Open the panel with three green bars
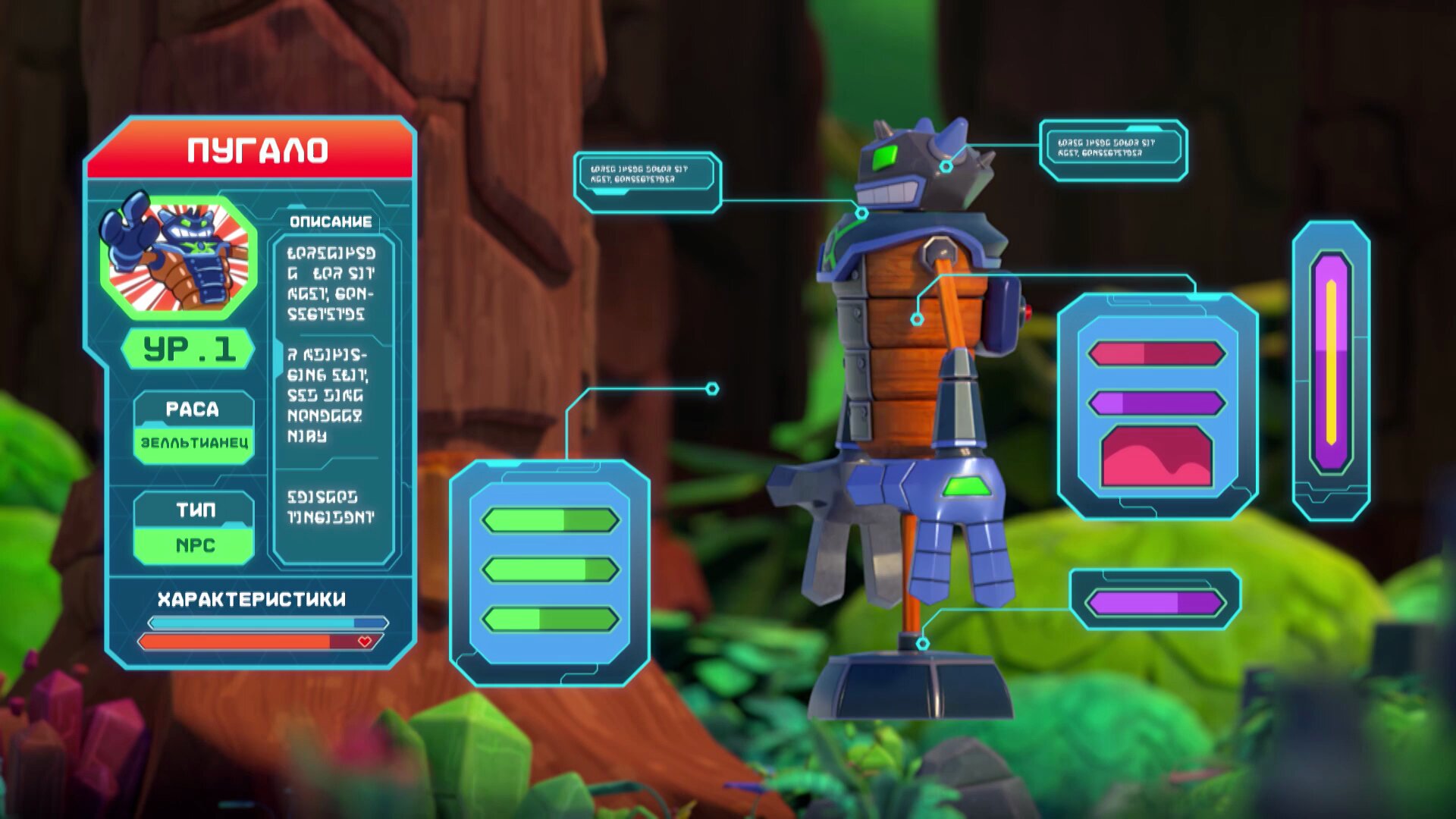The height and width of the screenshot is (819, 1456). [x=549, y=570]
